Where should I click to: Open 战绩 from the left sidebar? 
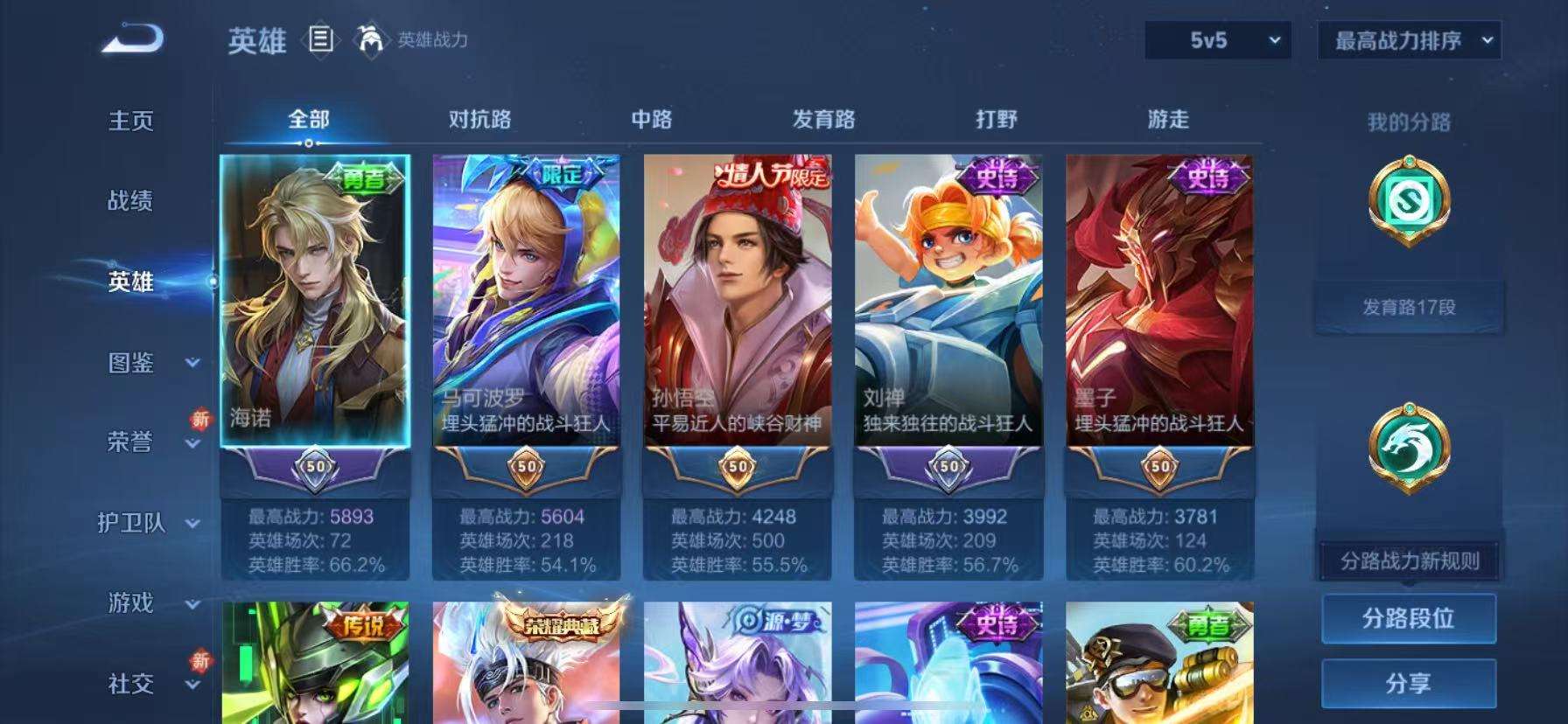click(x=131, y=202)
